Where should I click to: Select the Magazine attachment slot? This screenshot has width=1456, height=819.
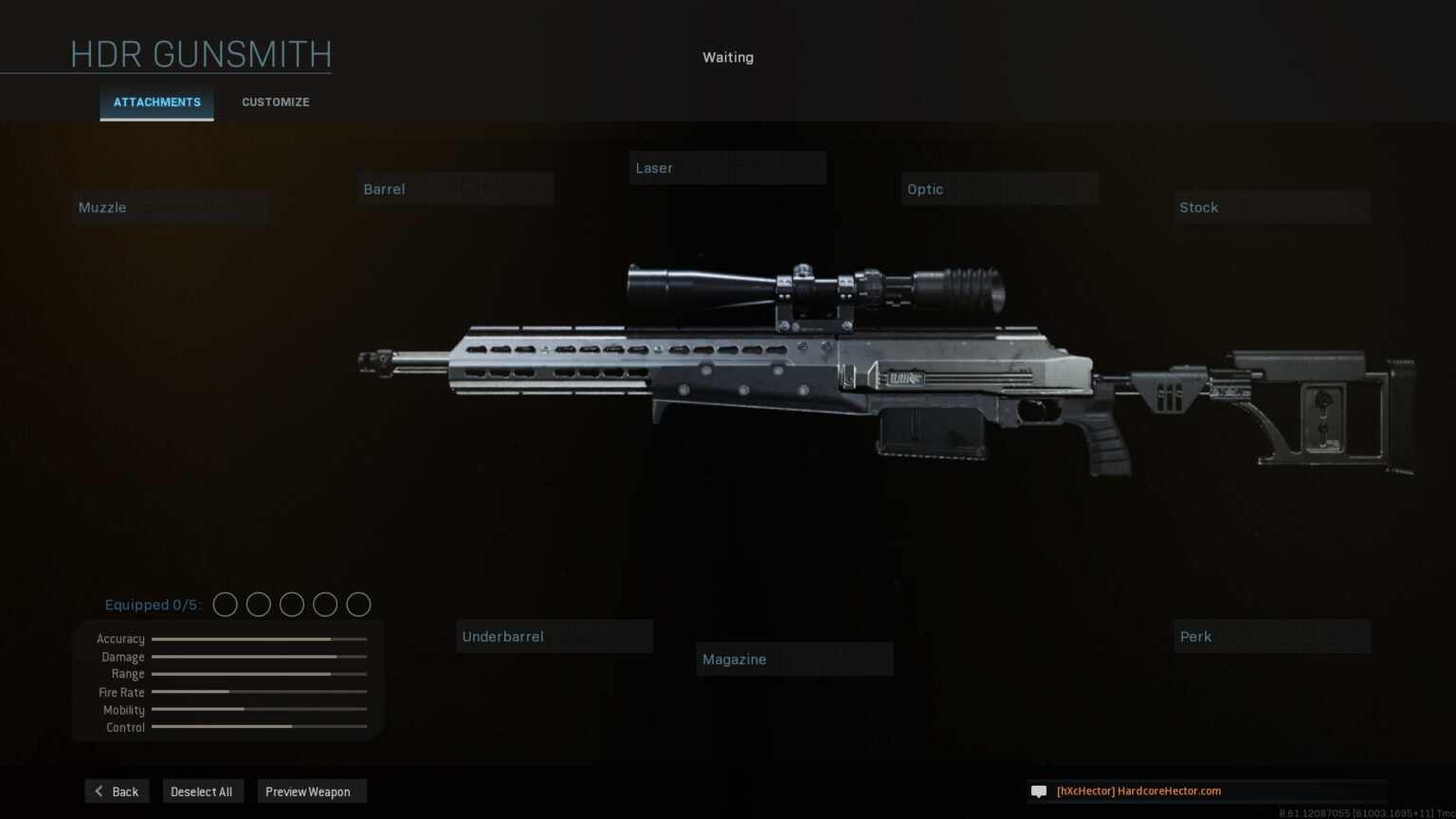pyautogui.click(x=794, y=660)
